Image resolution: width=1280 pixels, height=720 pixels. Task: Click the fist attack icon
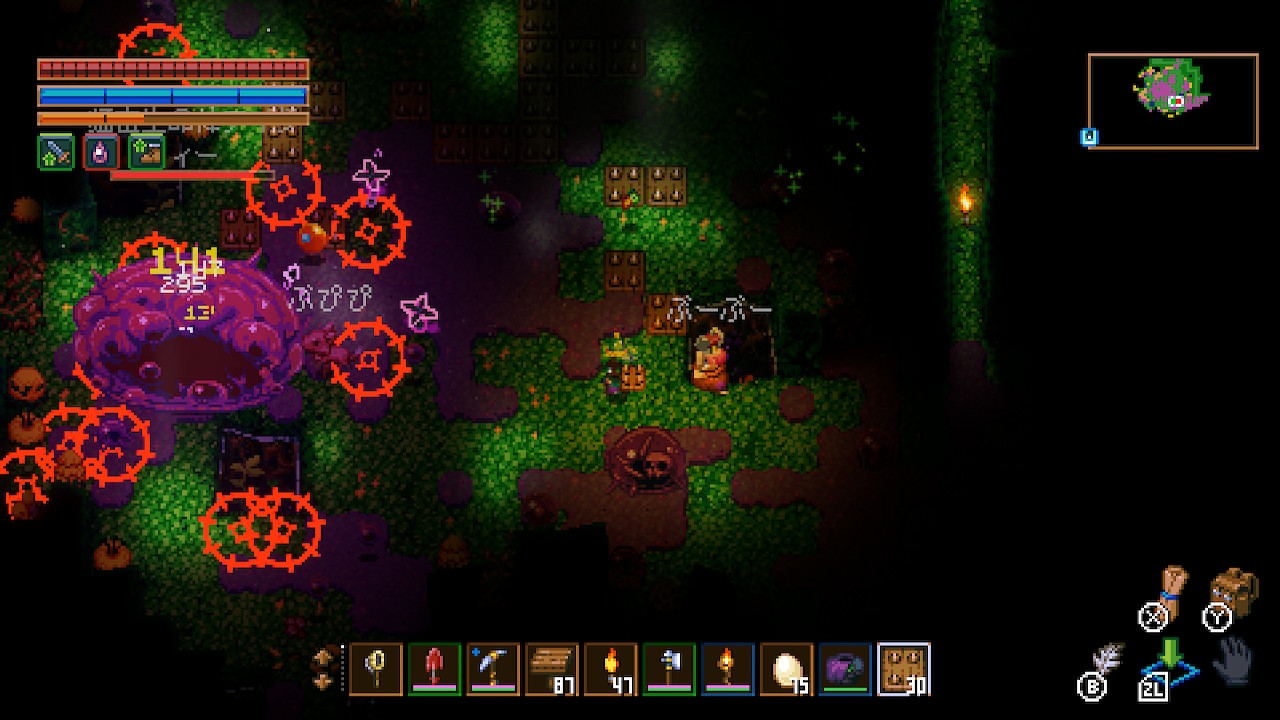(x=1172, y=590)
